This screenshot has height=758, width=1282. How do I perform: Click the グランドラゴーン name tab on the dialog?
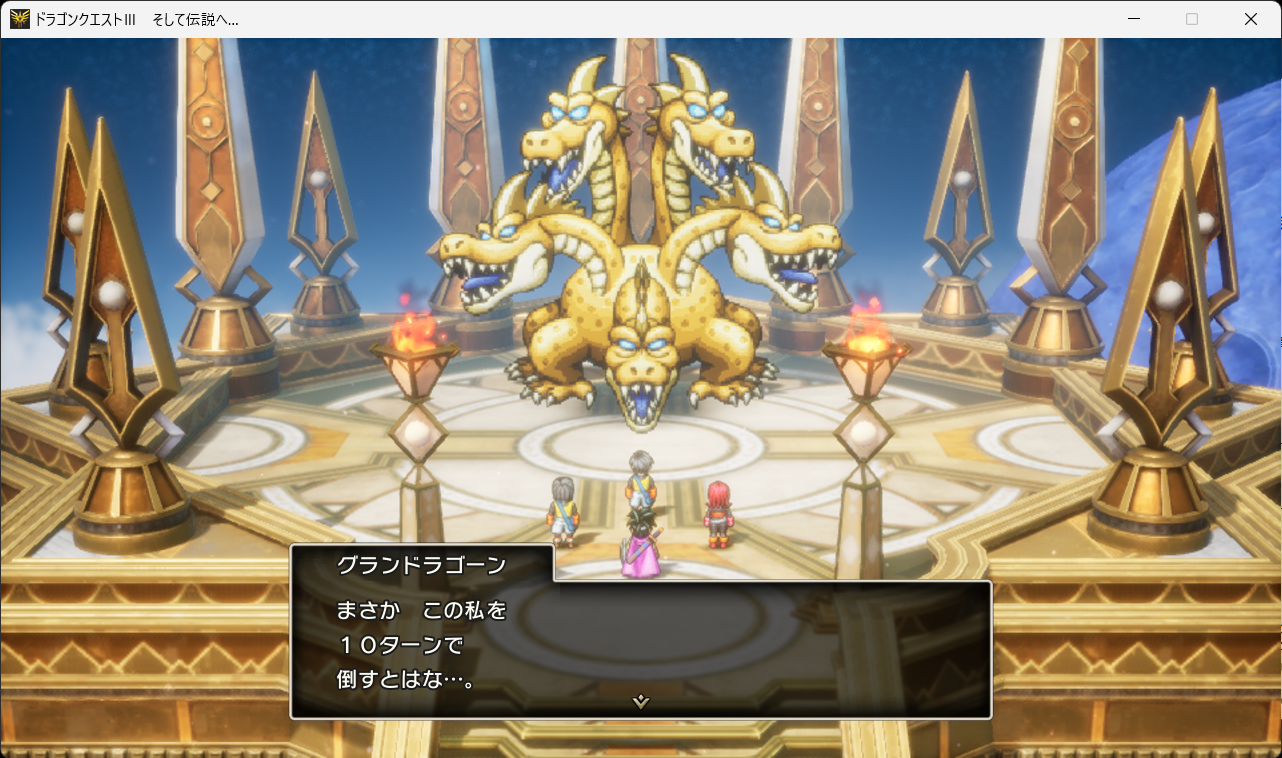pyautogui.click(x=420, y=564)
